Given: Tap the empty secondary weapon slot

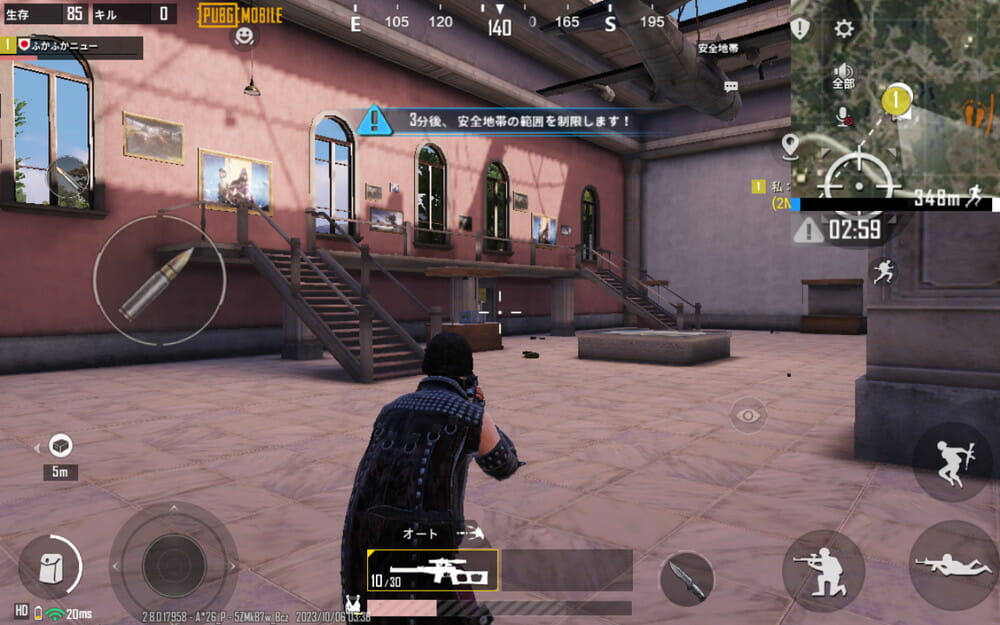Looking at the screenshot, I should (x=567, y=570).
